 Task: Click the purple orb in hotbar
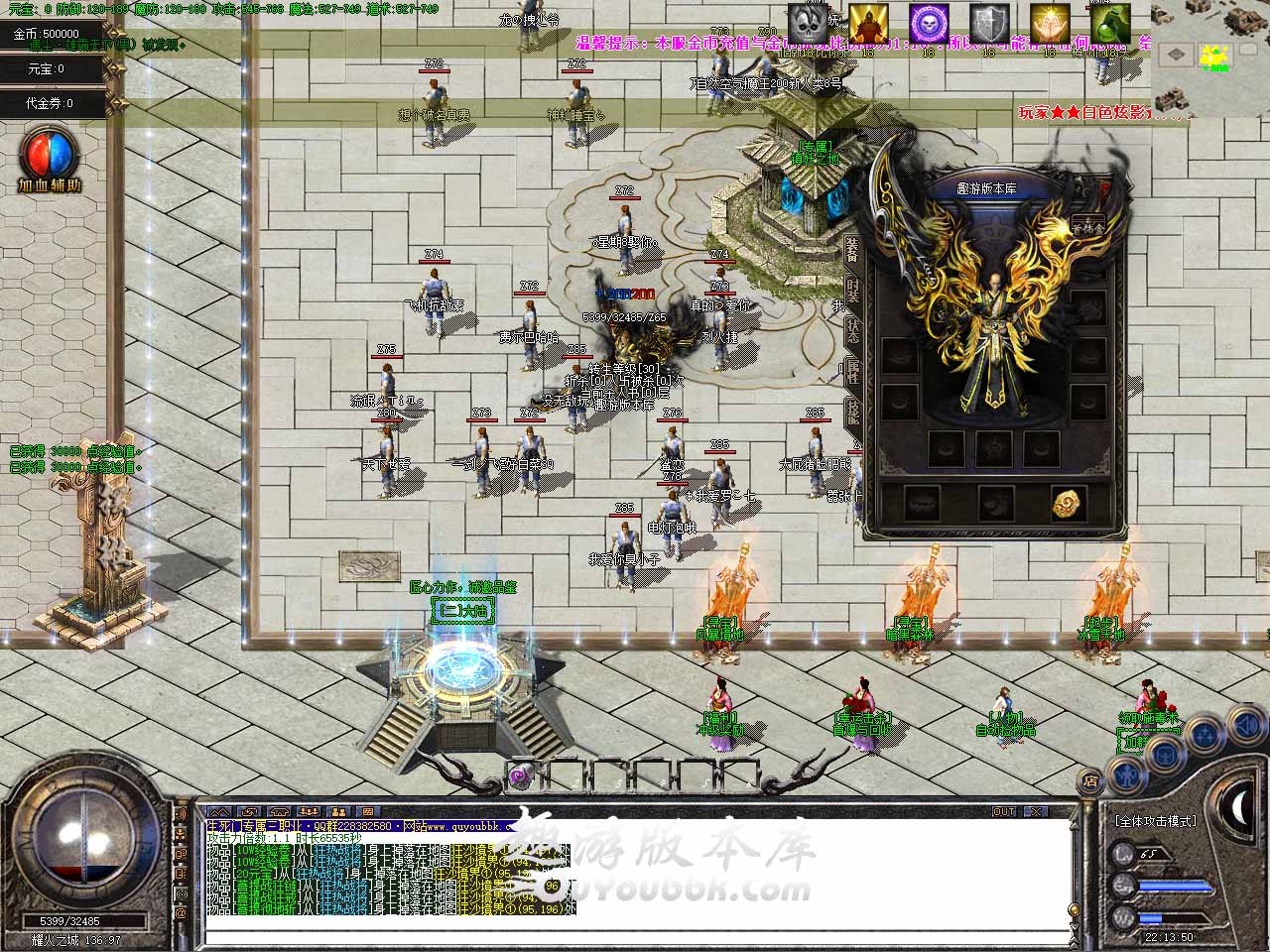click(519, 777)
